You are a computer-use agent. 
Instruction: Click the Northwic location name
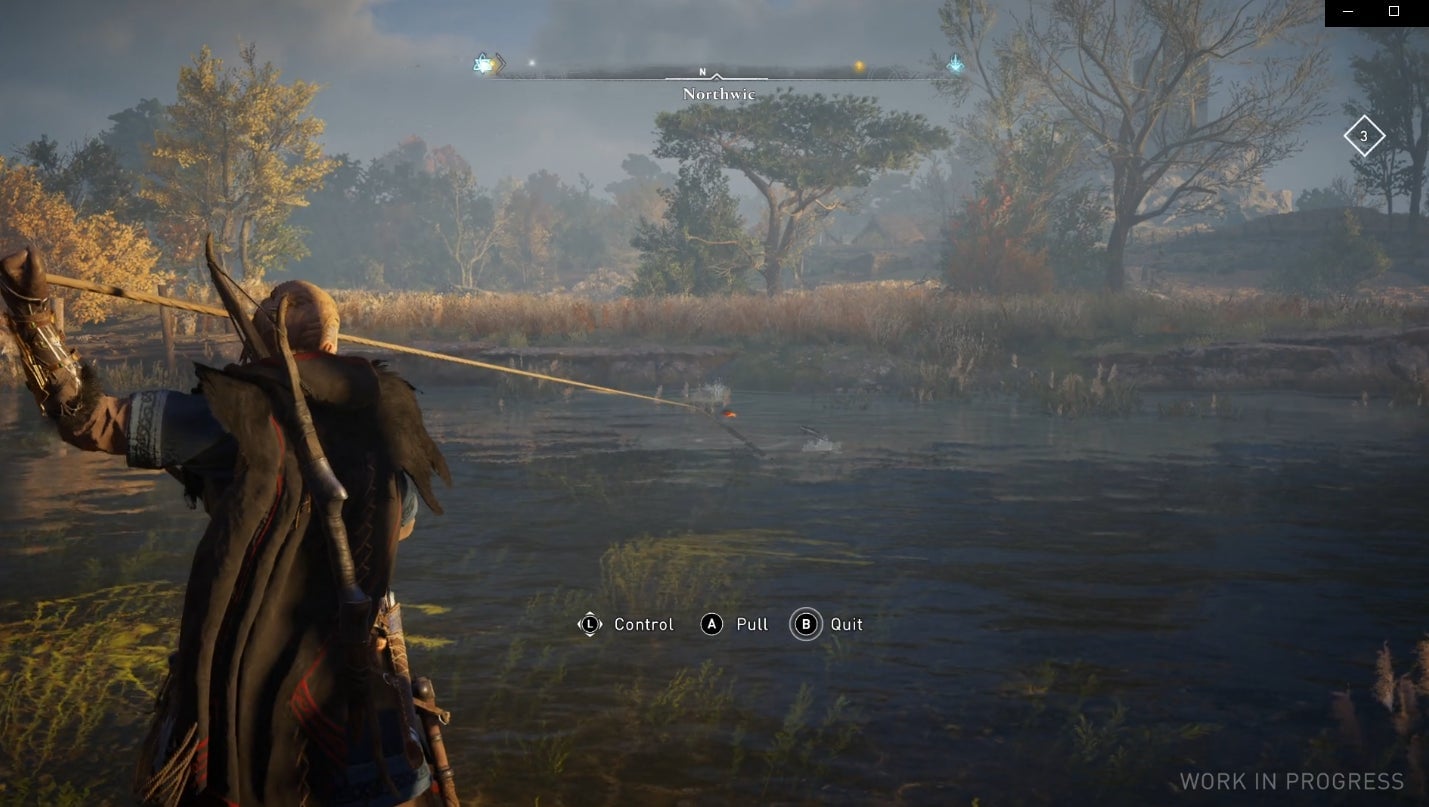pyautogui.click(x=720, y=93)
